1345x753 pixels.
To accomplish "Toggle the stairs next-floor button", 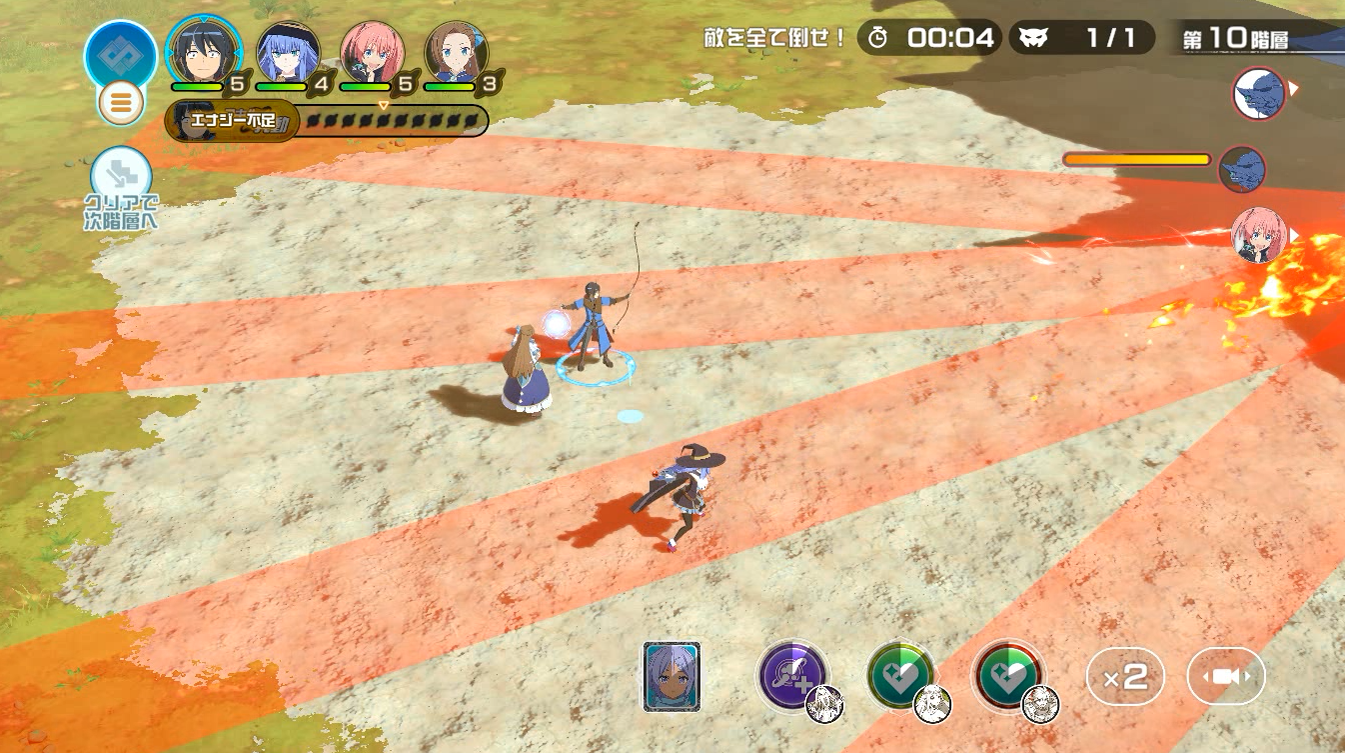I will tap(121, 175).
